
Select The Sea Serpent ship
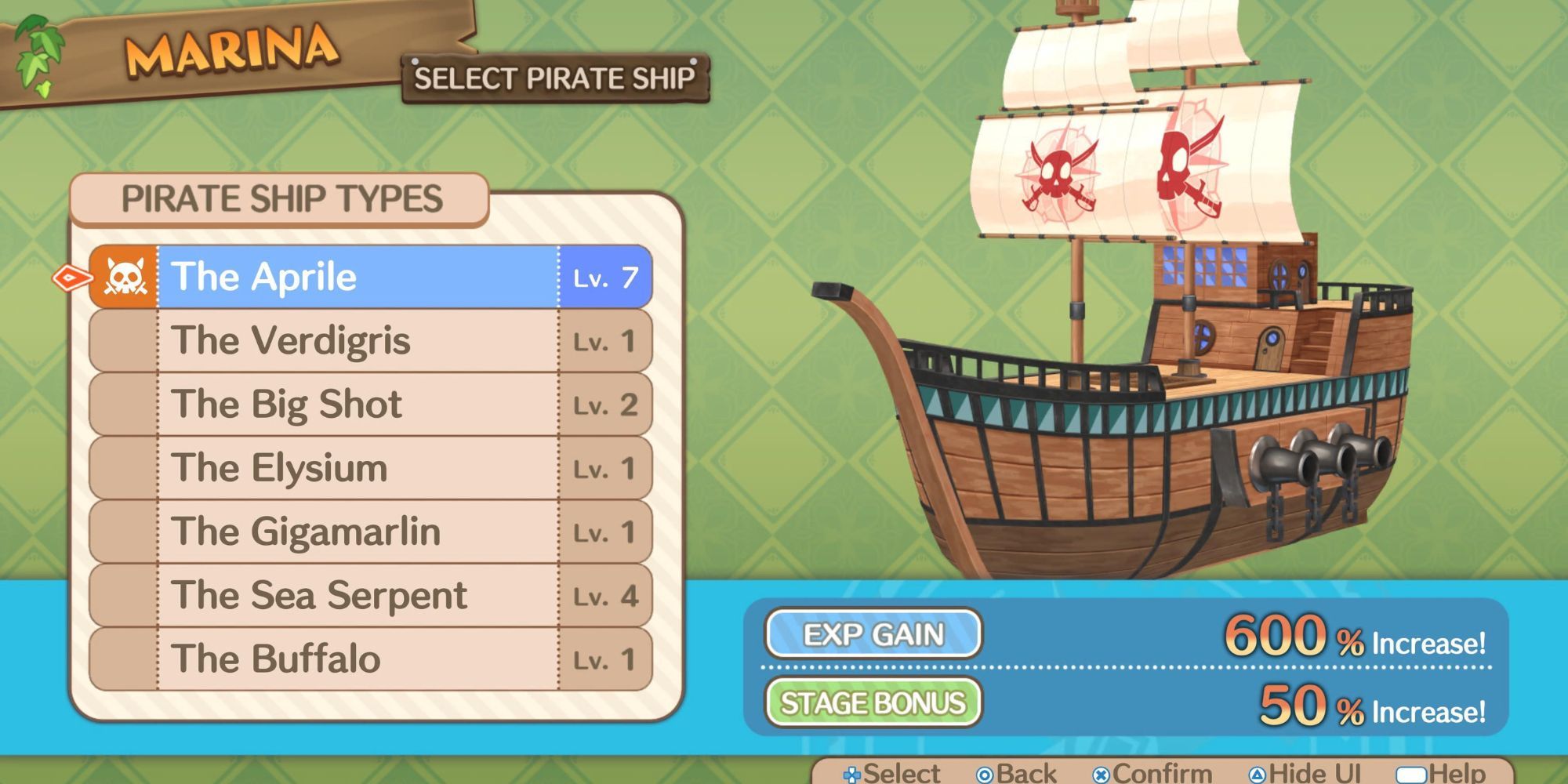368,595
